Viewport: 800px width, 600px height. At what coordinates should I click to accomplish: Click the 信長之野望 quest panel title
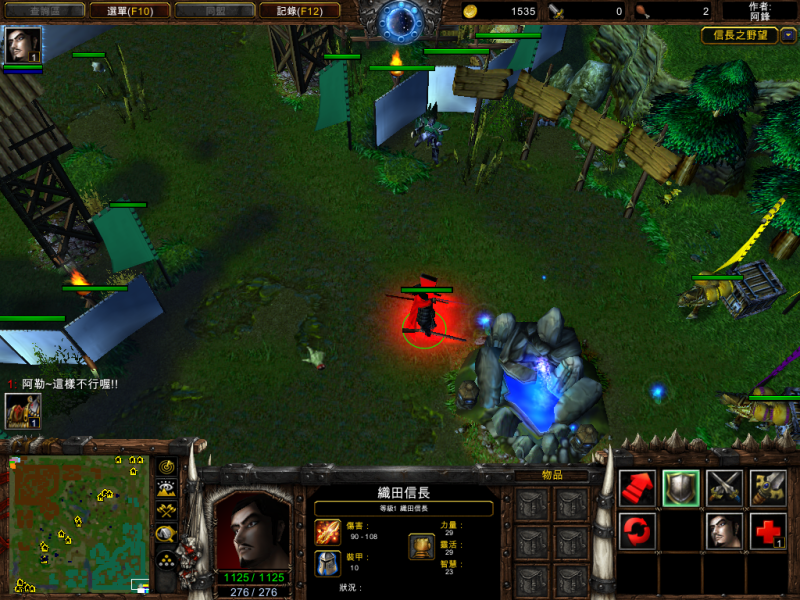(x=740, y=35)
